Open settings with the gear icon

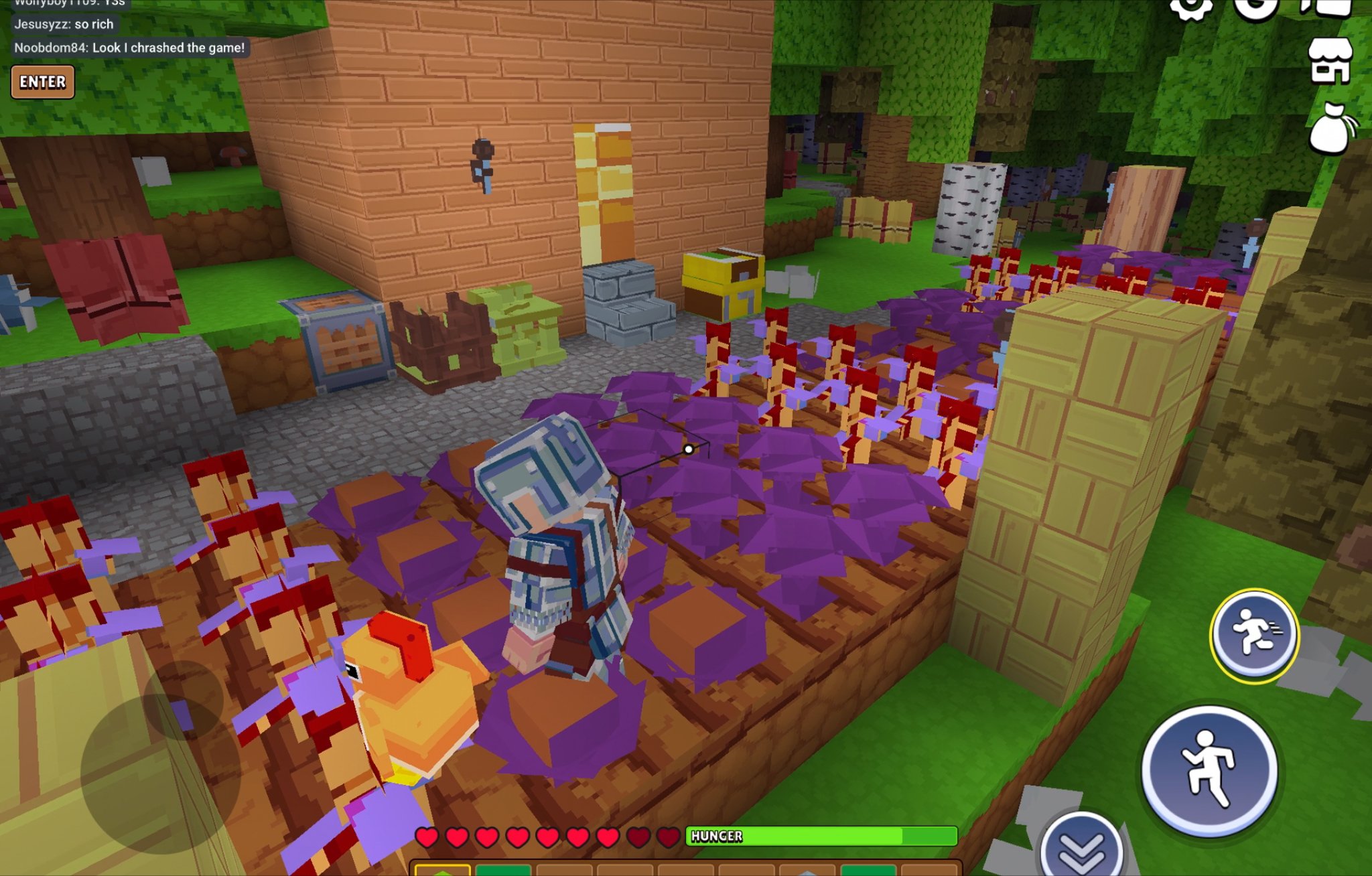1190,7
